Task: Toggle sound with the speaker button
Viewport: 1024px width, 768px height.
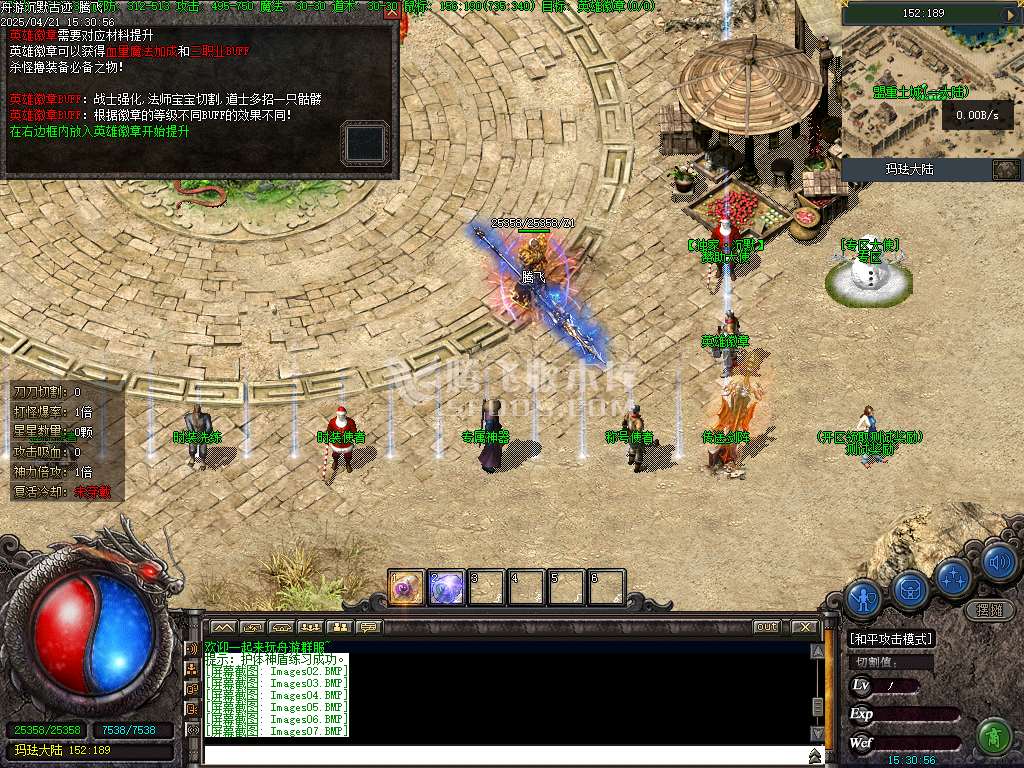Action: (x=998, y=562)
